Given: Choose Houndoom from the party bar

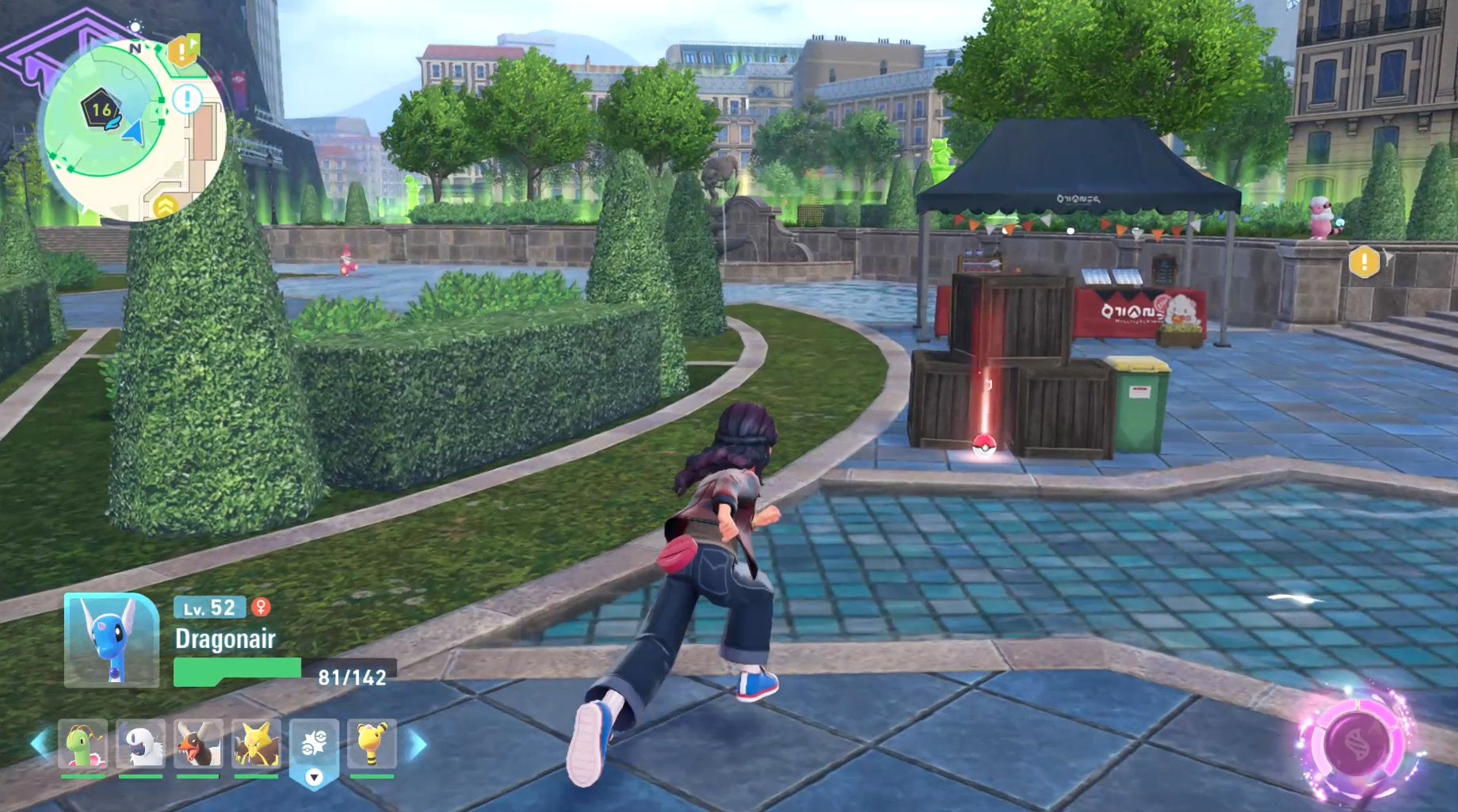Looking at the screenshot, I should [x=198, y=745].
